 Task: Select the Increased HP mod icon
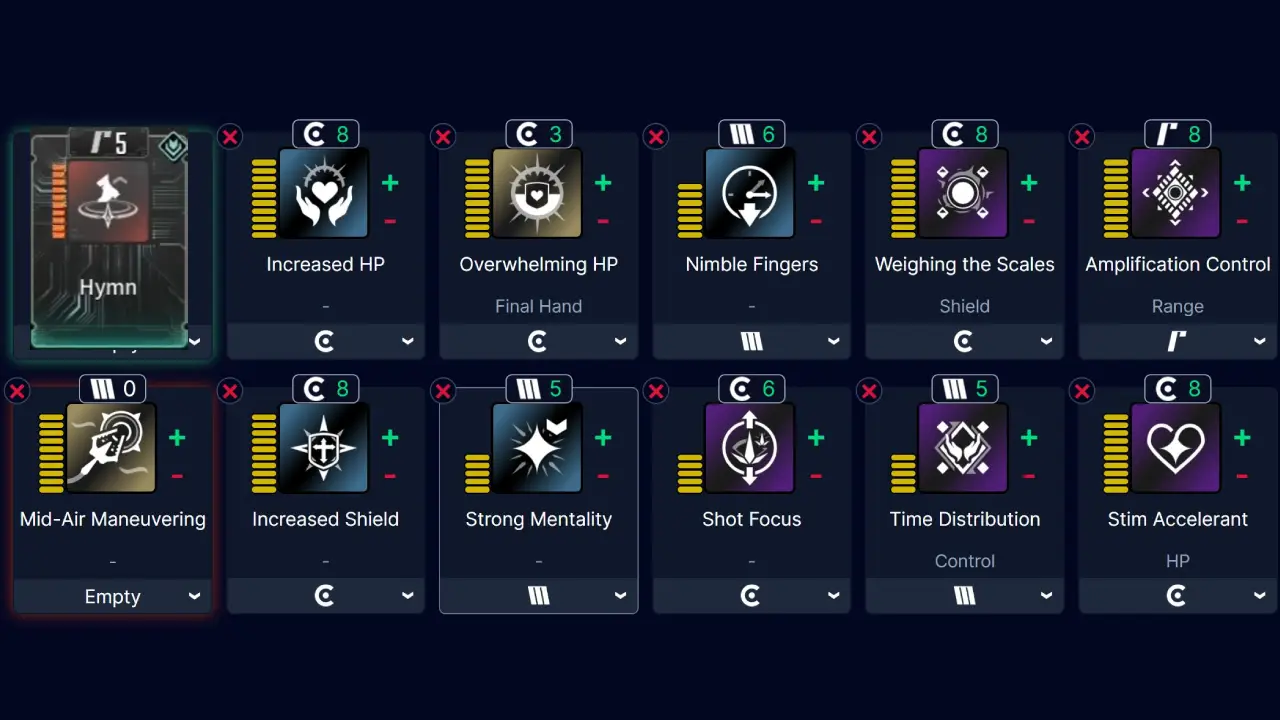(x=325, y=193)
